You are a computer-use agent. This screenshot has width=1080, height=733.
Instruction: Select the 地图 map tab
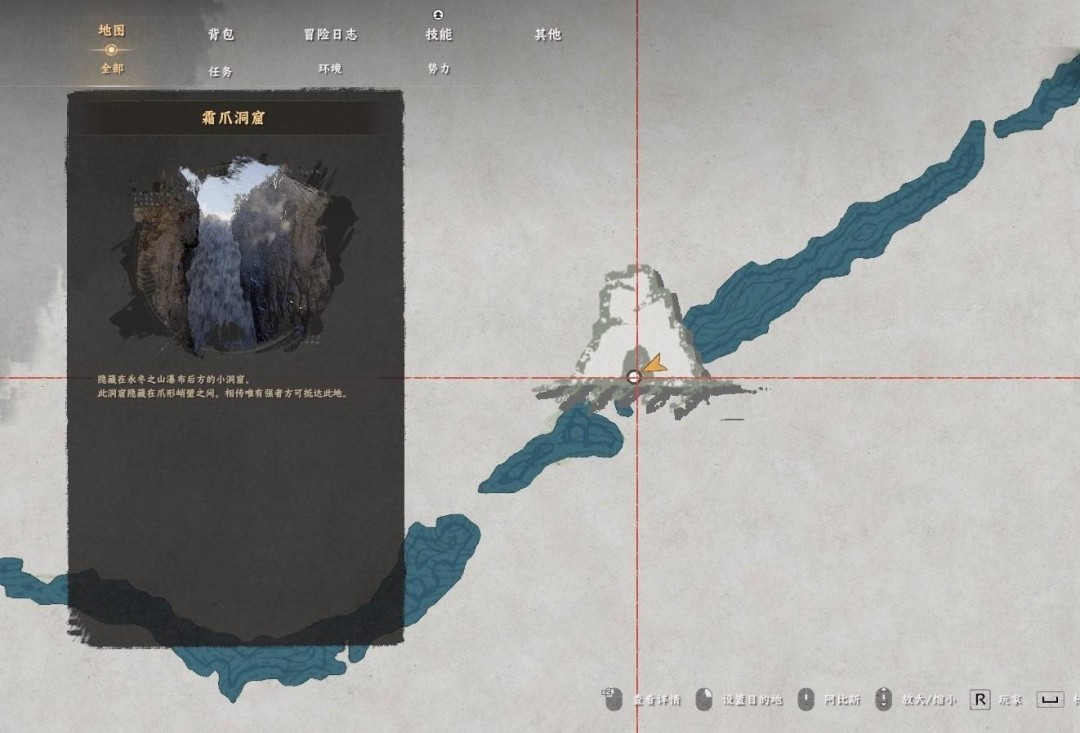coord(111,31)
